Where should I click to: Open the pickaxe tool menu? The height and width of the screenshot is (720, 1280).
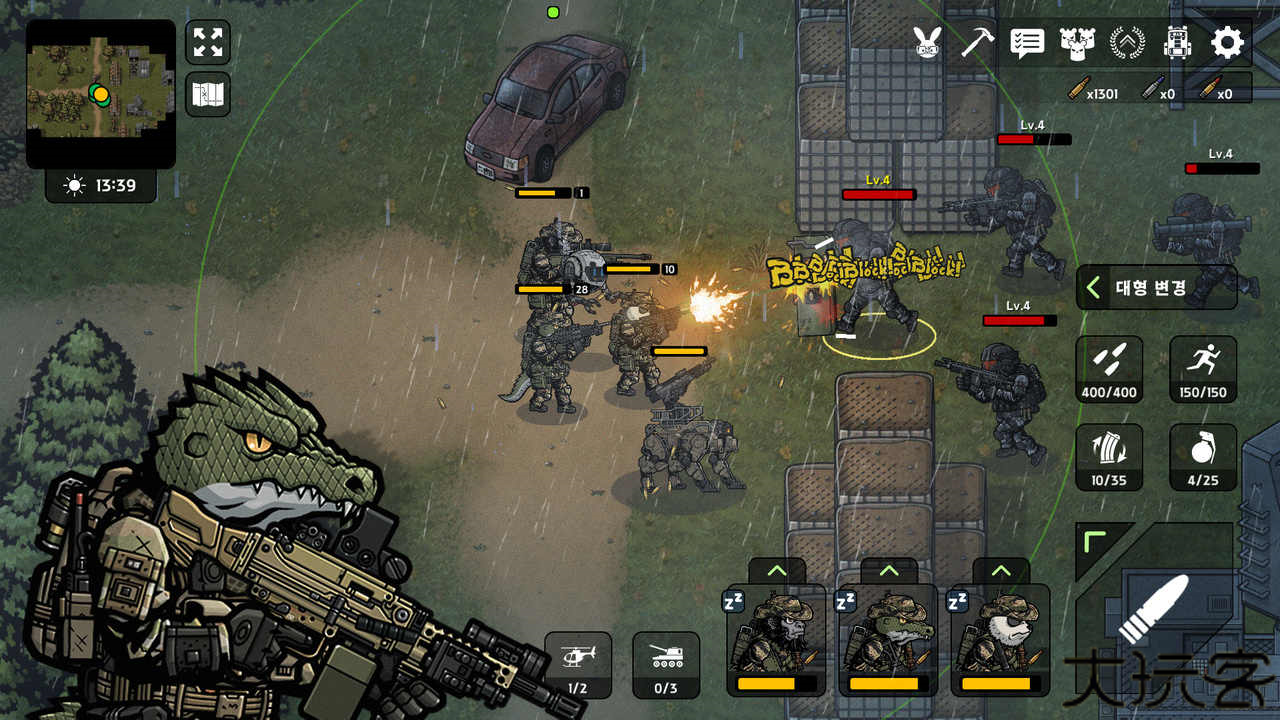[977, 43]
